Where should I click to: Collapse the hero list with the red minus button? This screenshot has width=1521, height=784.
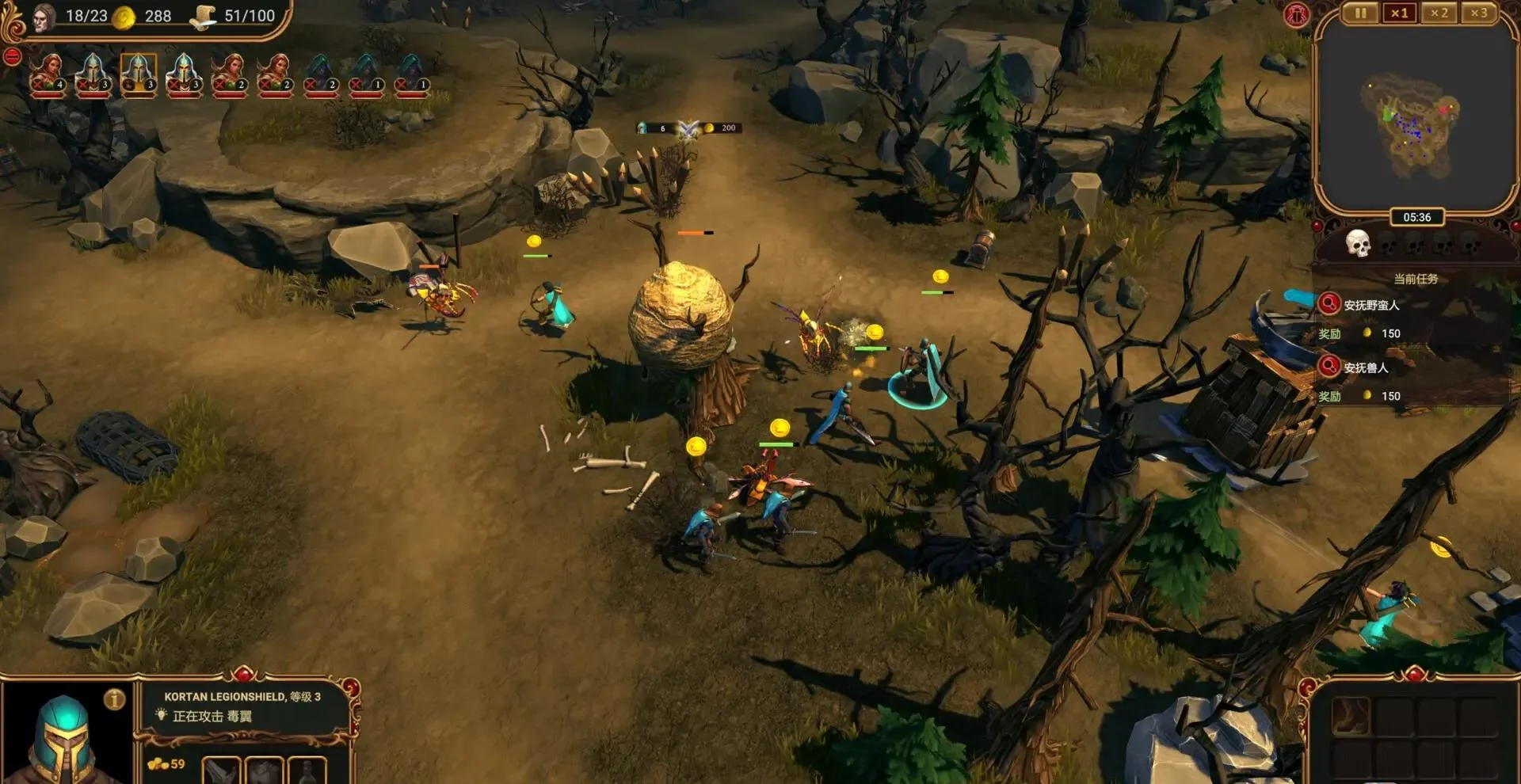[x=12, y=56]
